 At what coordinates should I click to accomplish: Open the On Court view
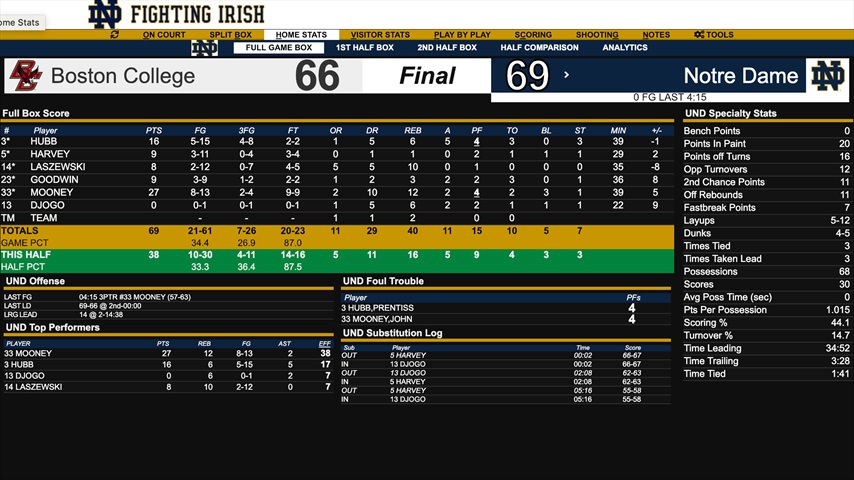coord(164,35)
